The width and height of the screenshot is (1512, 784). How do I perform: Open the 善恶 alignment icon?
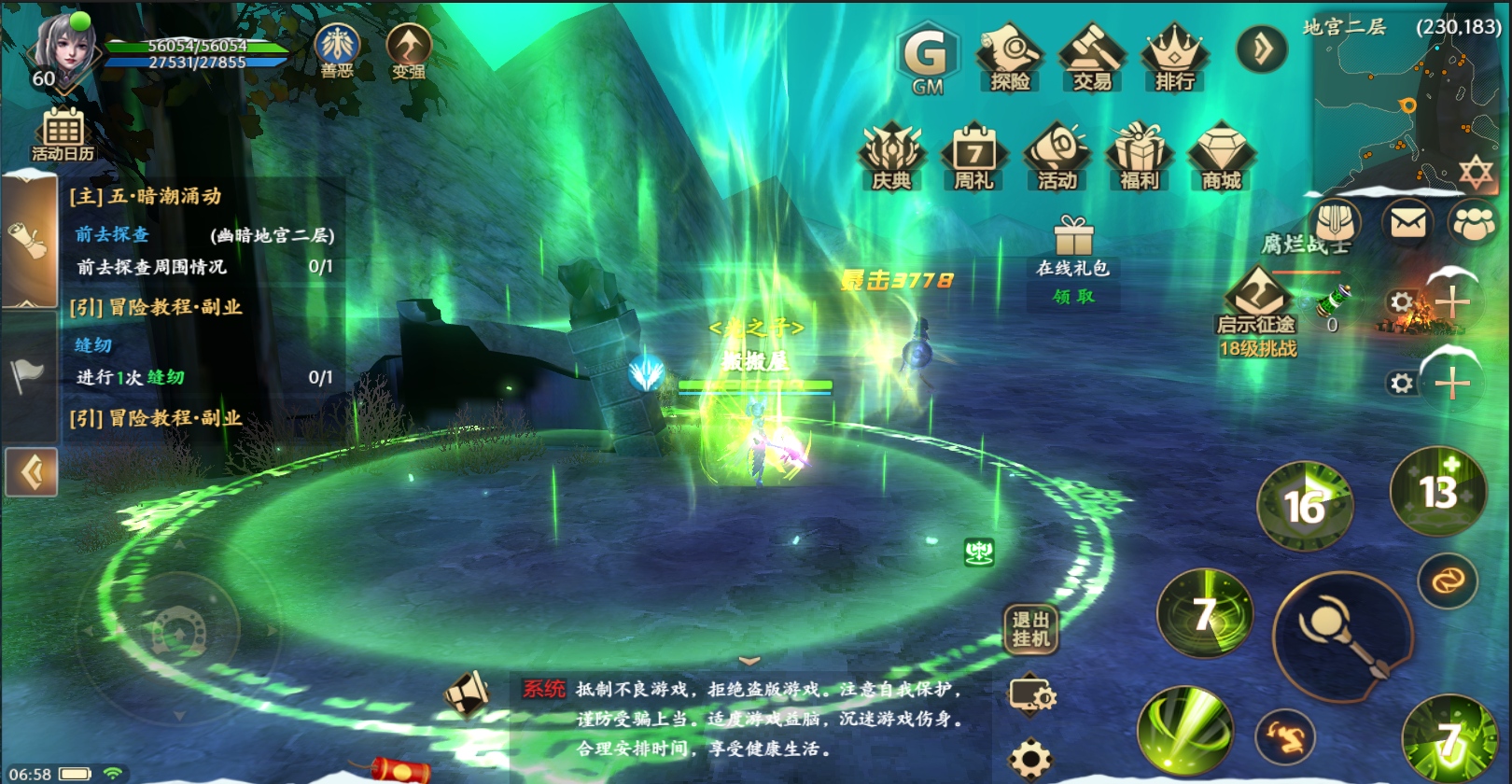(x=337, y=50)
